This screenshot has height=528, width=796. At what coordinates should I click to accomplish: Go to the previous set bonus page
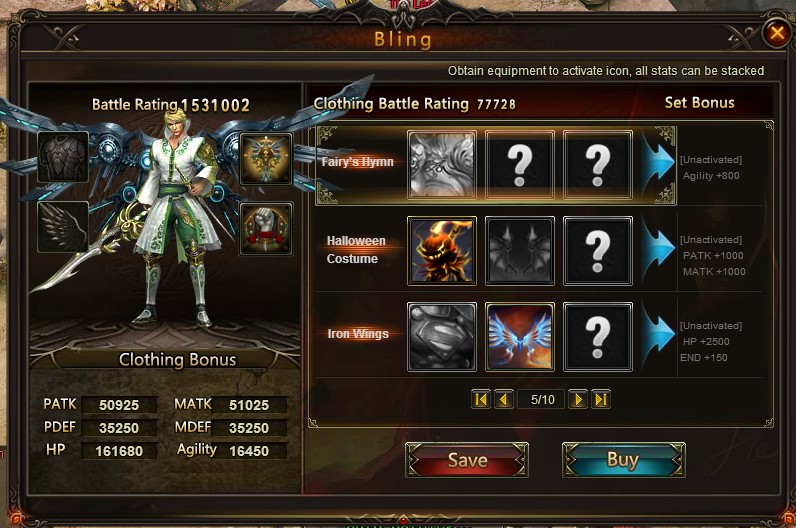pyautogui.click(x=504, y=399)
